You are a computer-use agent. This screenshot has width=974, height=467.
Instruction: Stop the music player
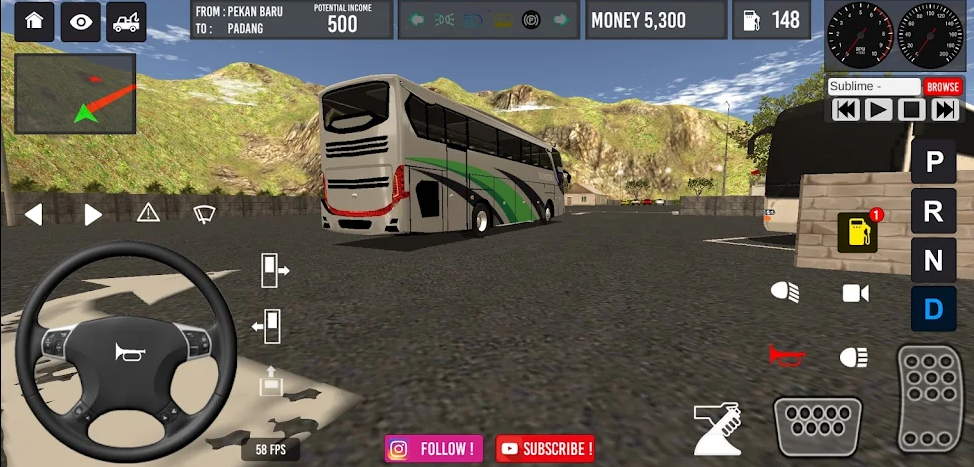click(x=911, y=110)
